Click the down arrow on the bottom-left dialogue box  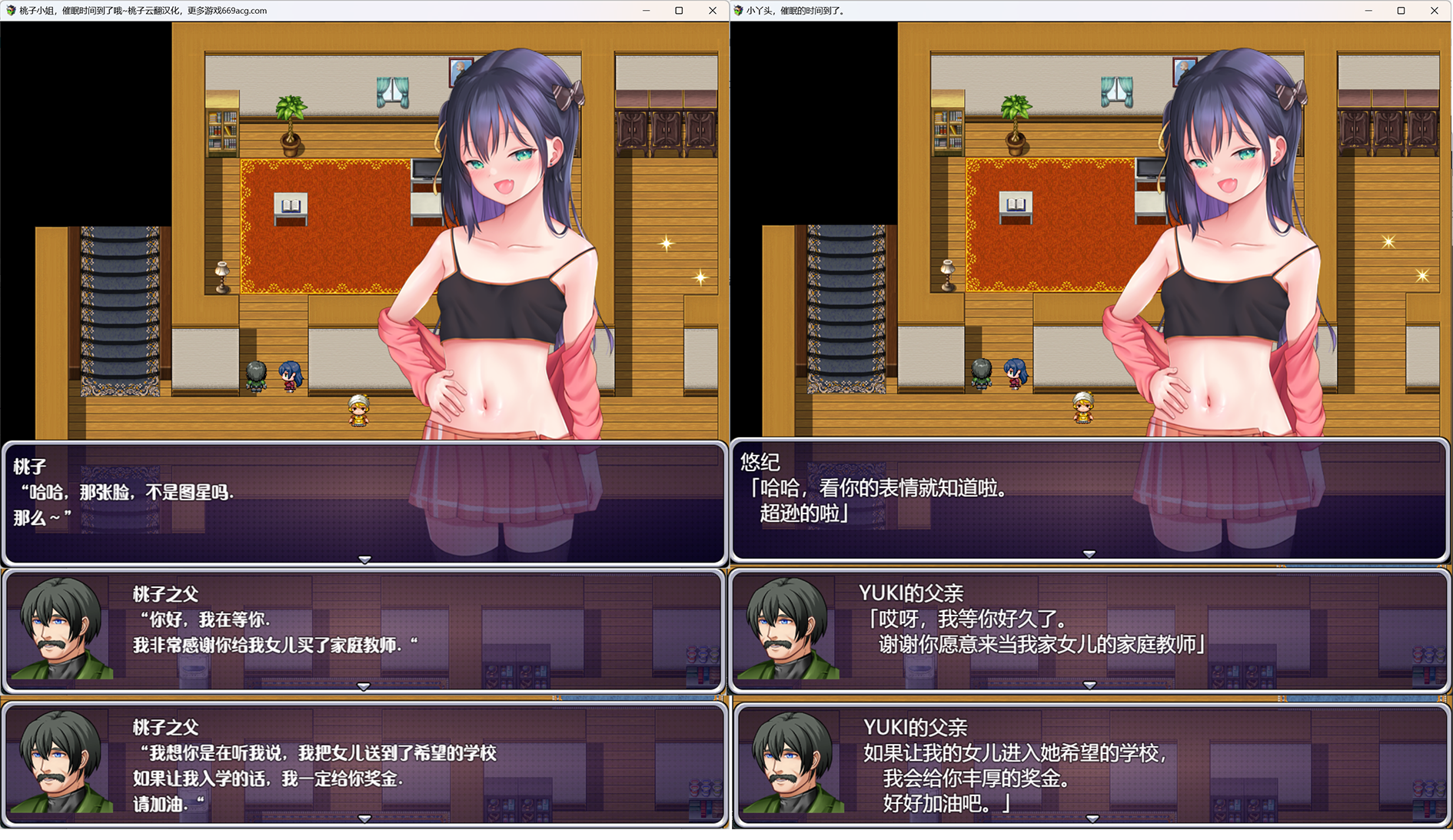[x=363, y=820]
